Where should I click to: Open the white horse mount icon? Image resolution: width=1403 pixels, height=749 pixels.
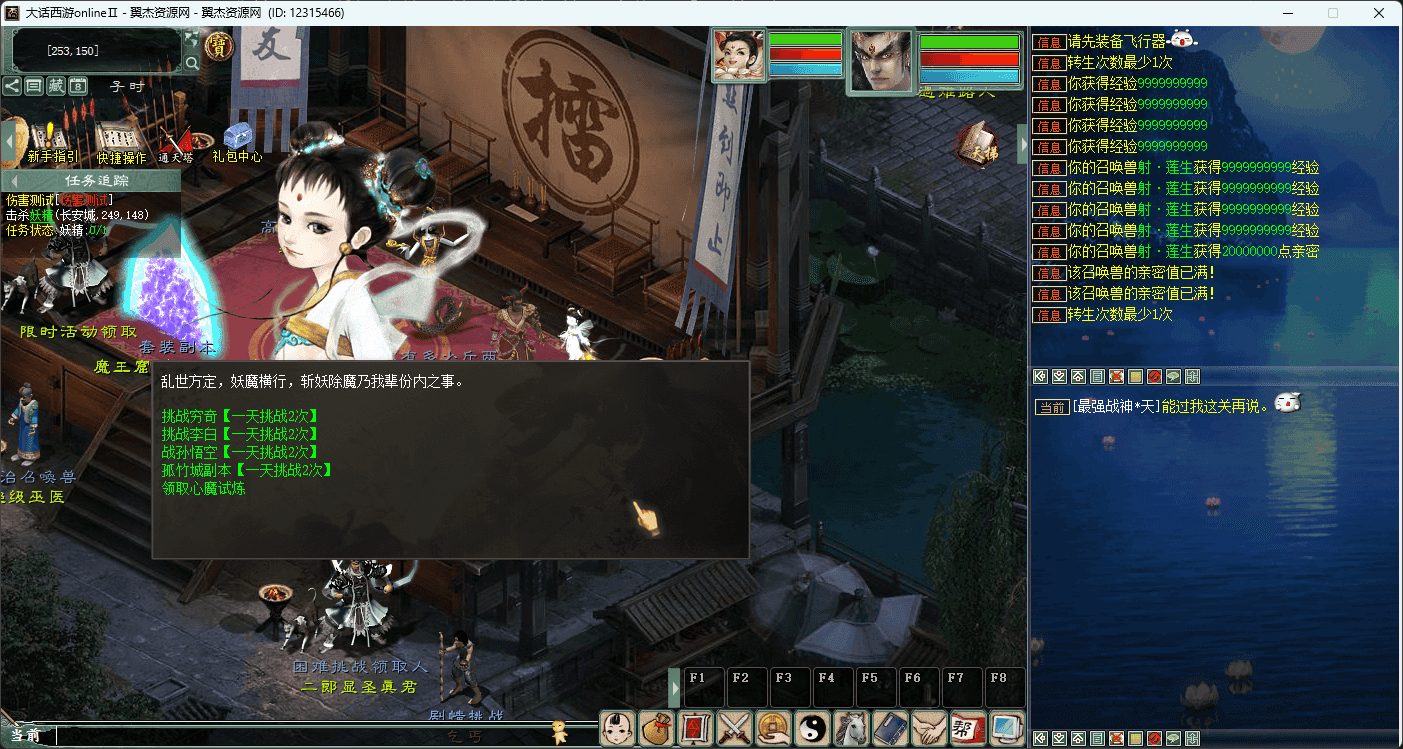click(851, 728)
